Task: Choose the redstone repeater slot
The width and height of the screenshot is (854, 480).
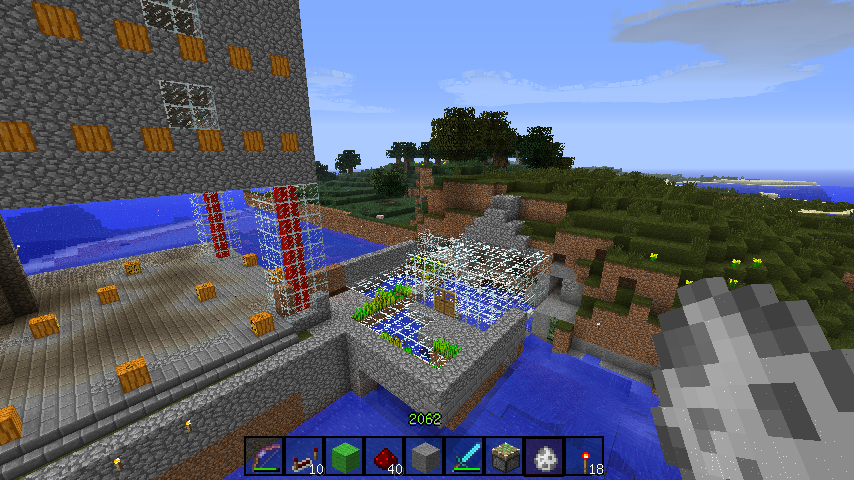Action: tap(305, 456)
